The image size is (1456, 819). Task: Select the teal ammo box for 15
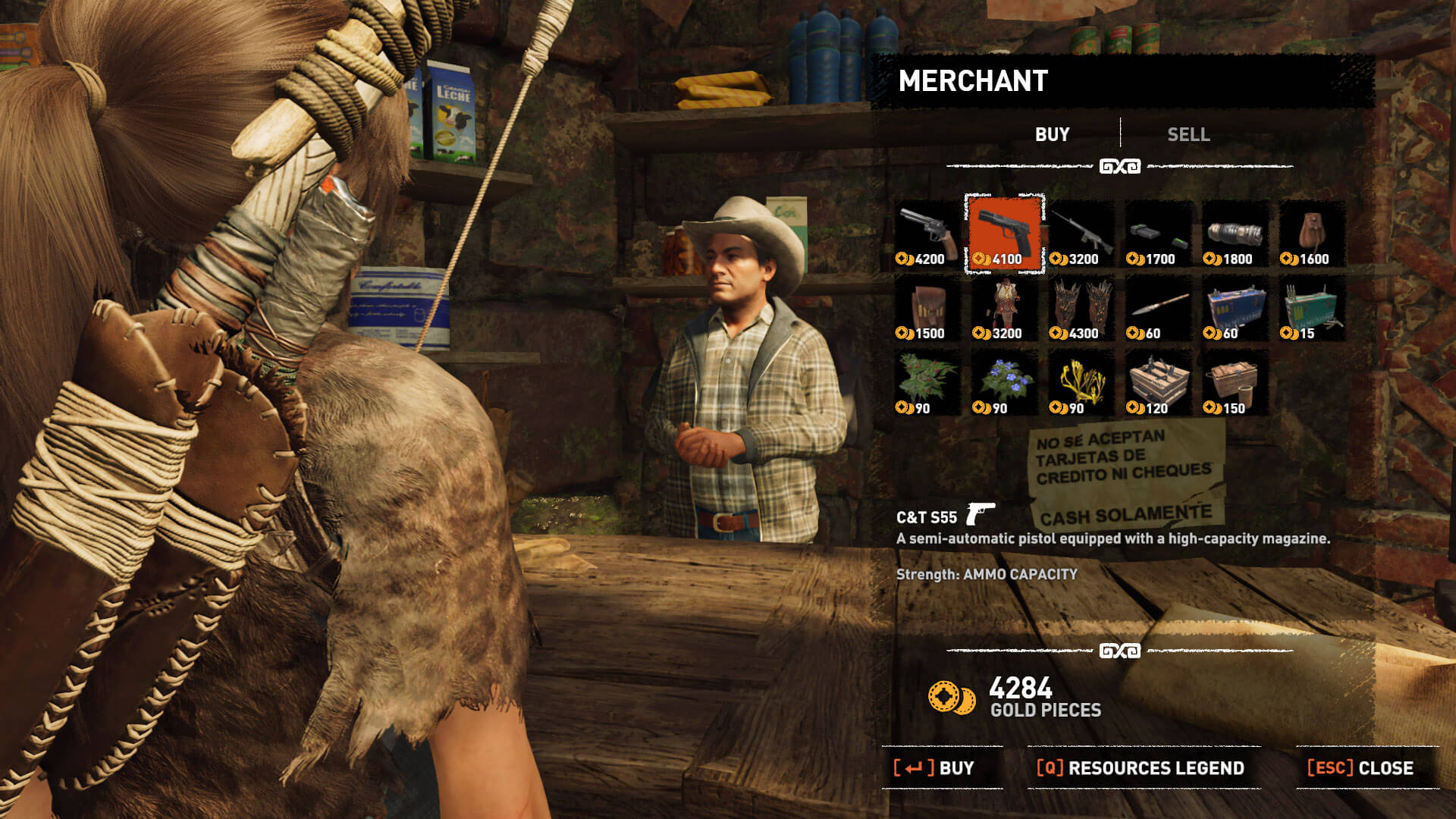(1312, 308)
